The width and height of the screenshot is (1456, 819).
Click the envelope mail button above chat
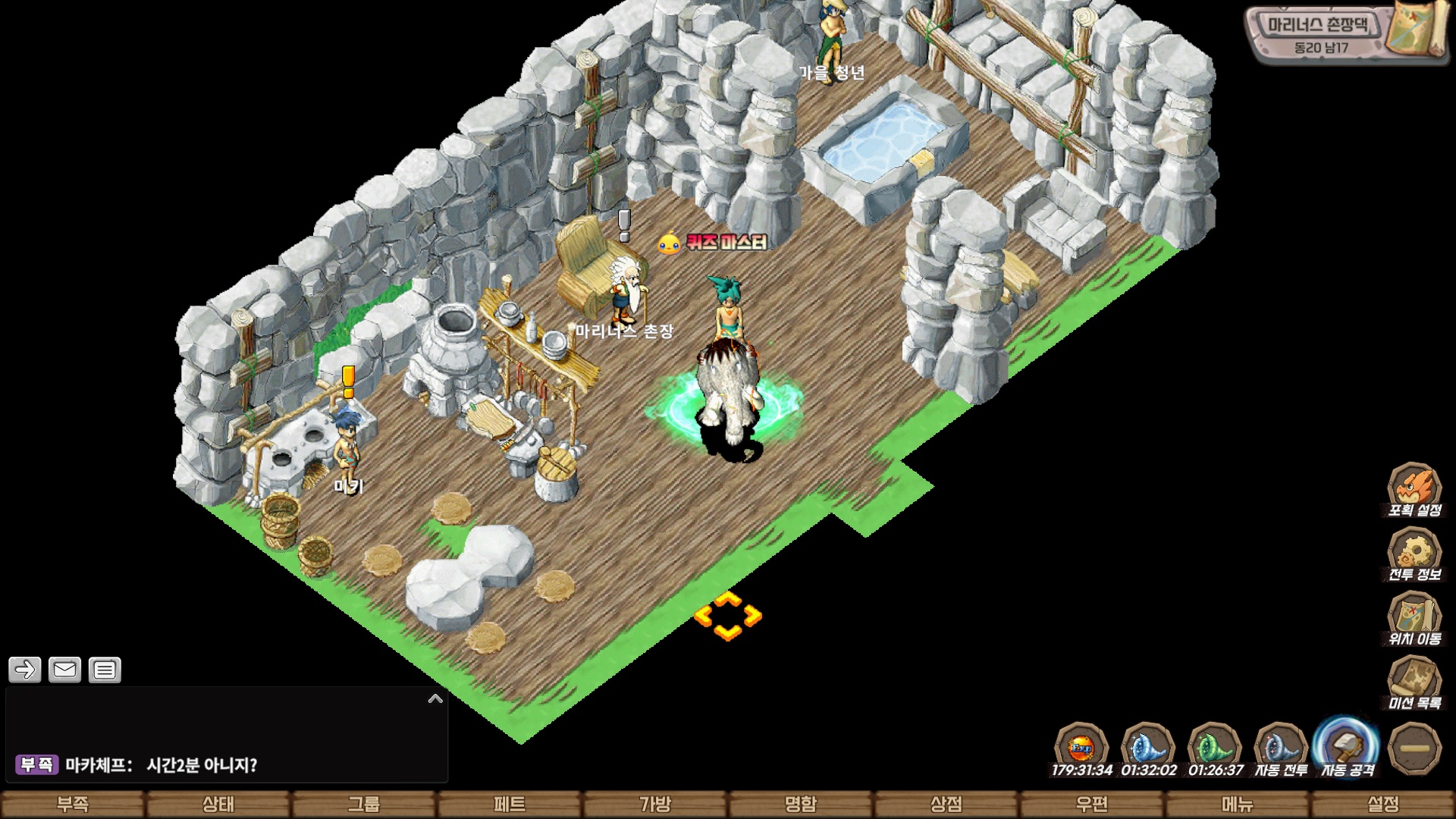pos(64,670)
